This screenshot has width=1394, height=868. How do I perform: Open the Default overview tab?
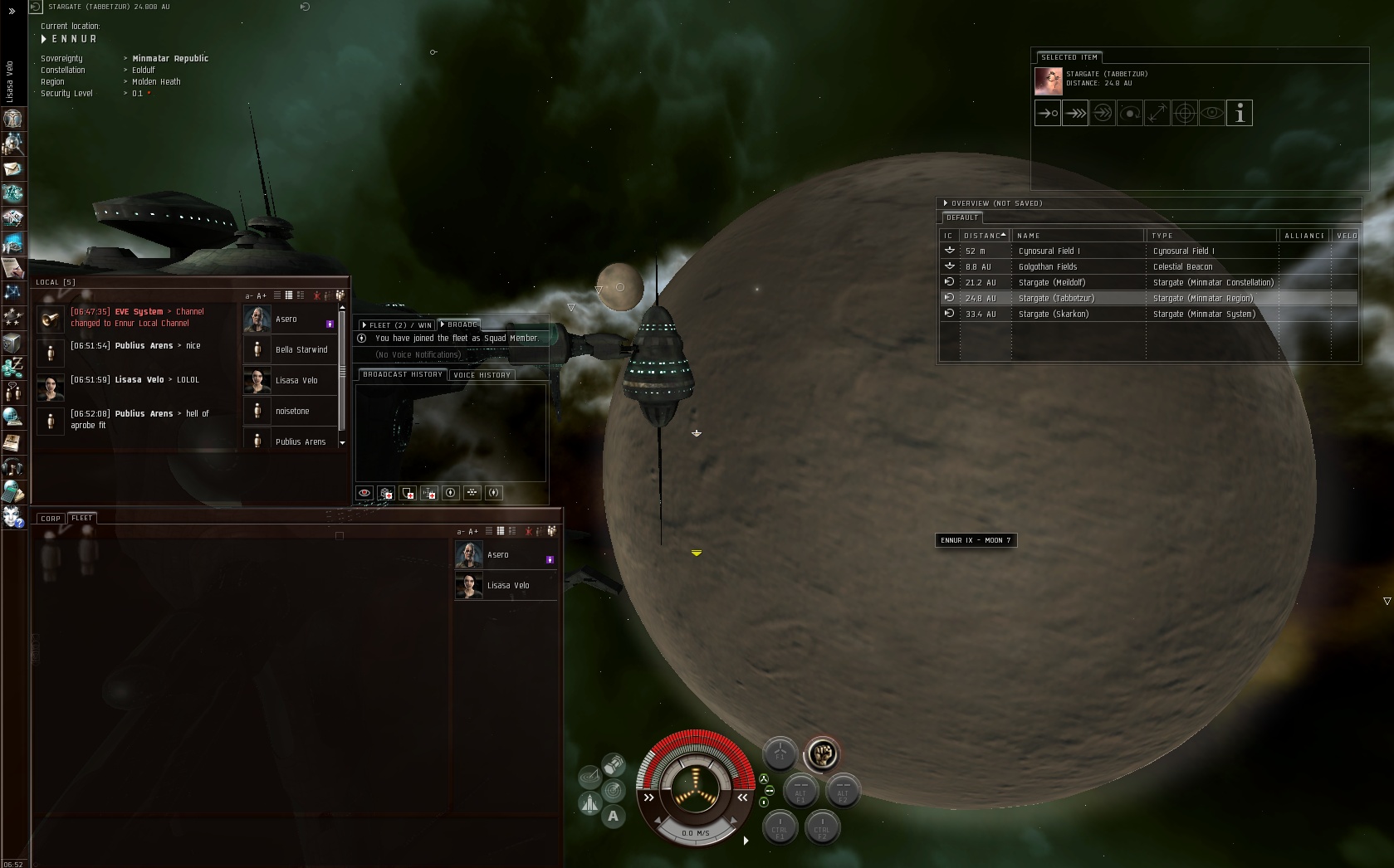pyautogui.click(x=962, y=217)
